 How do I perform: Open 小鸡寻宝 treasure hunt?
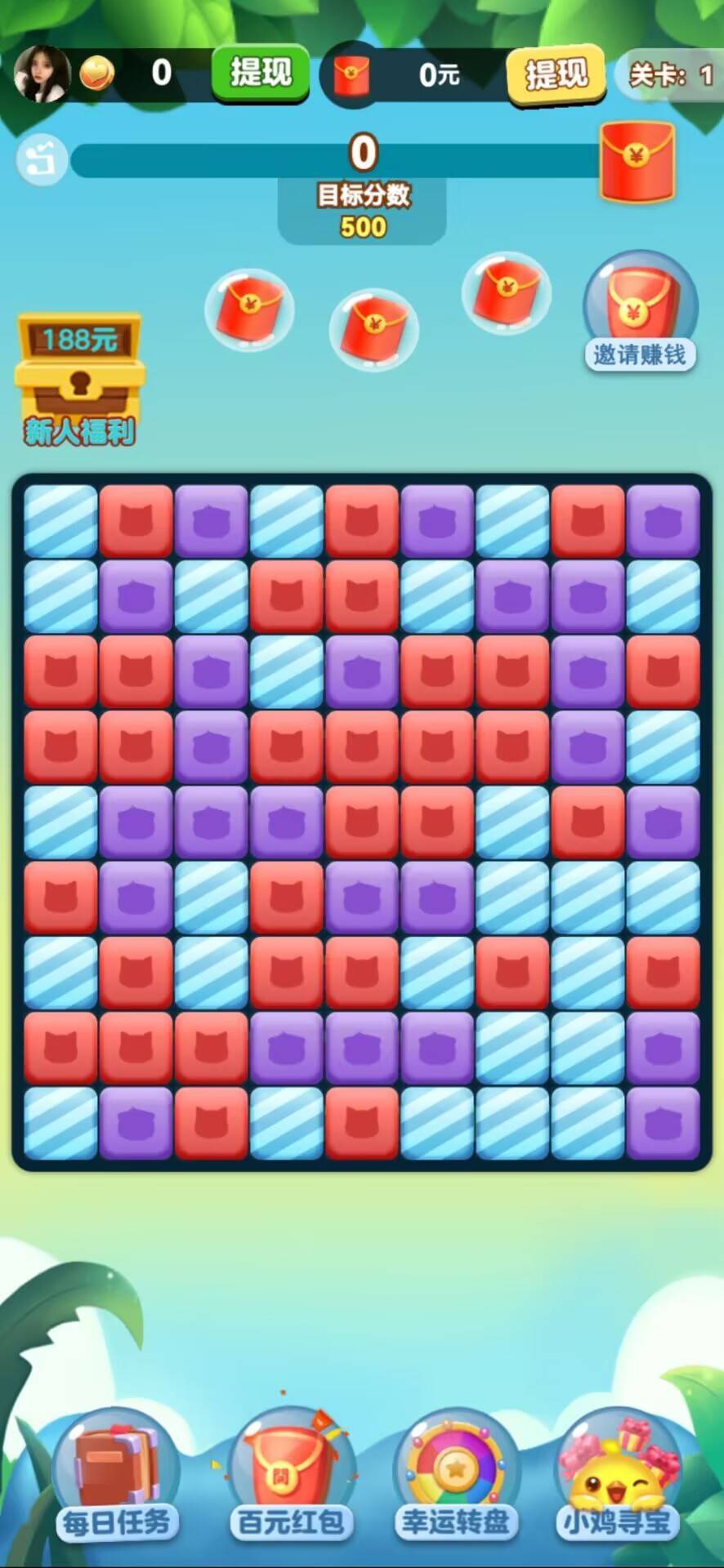[x=619, y=1477]
